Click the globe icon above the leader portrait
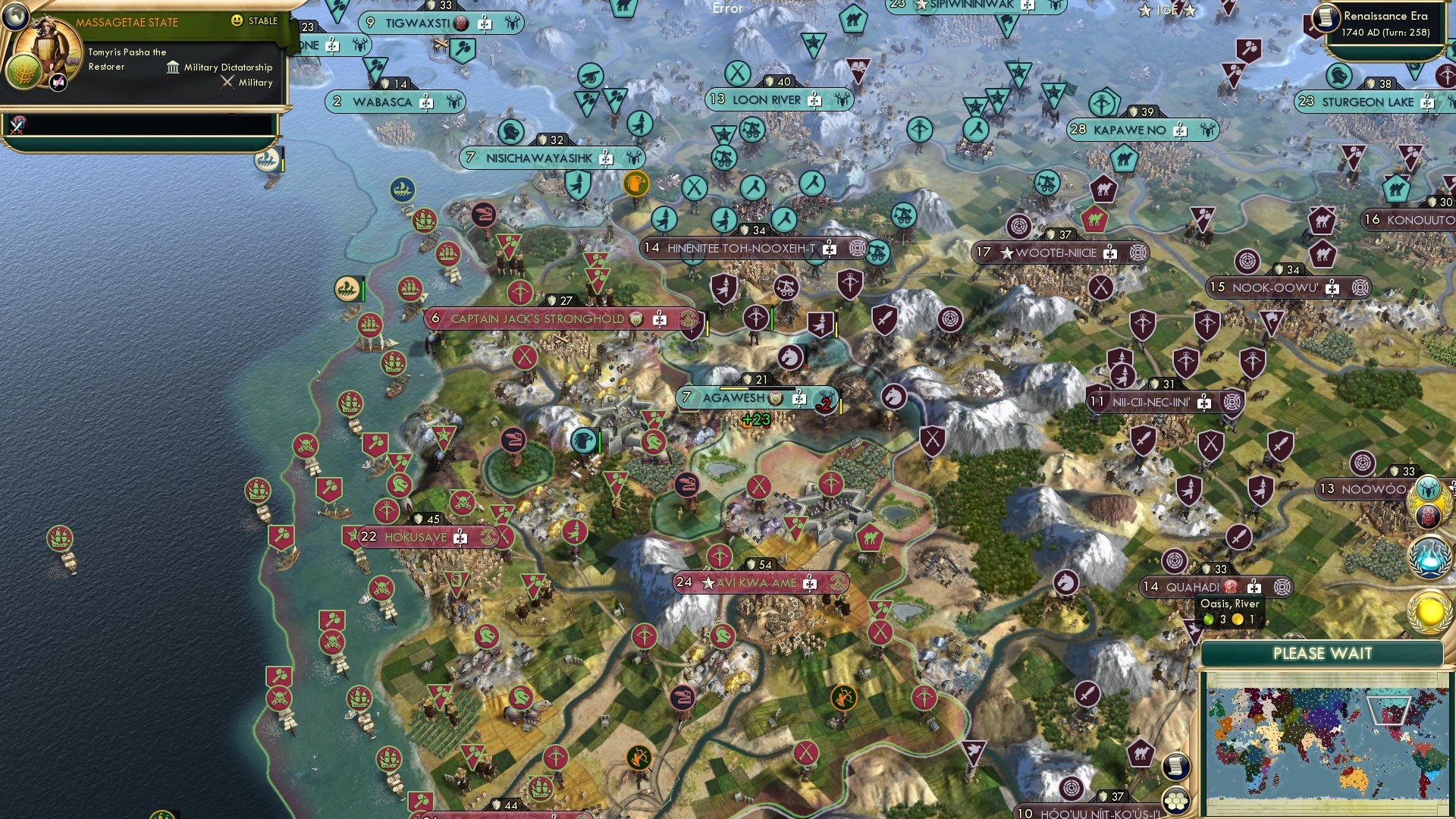The image size is (1456, 819). (15, 14)
